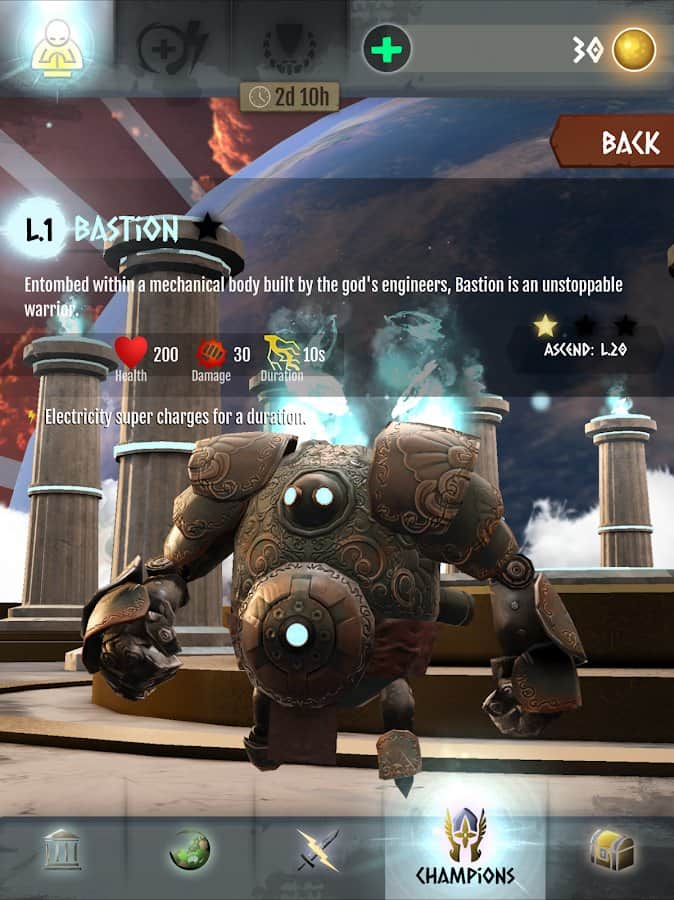Open the sword and lightning battle tab
This screenshot has width=674, height=900.
point(316,849)
